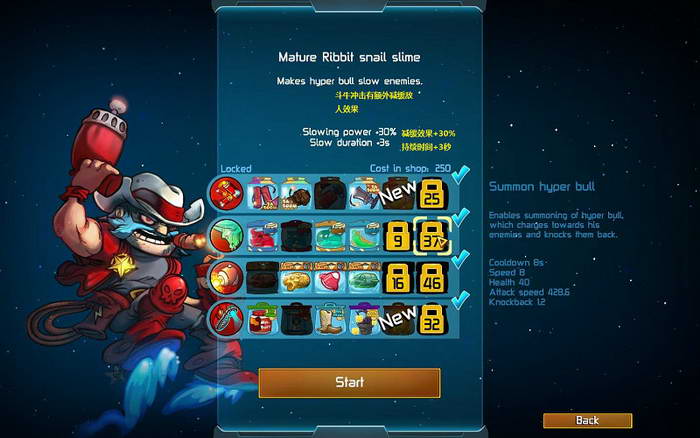Select the dynamite skill circle icon
Viewport: 700px width, 438px height.
click(x=224, y=192)
